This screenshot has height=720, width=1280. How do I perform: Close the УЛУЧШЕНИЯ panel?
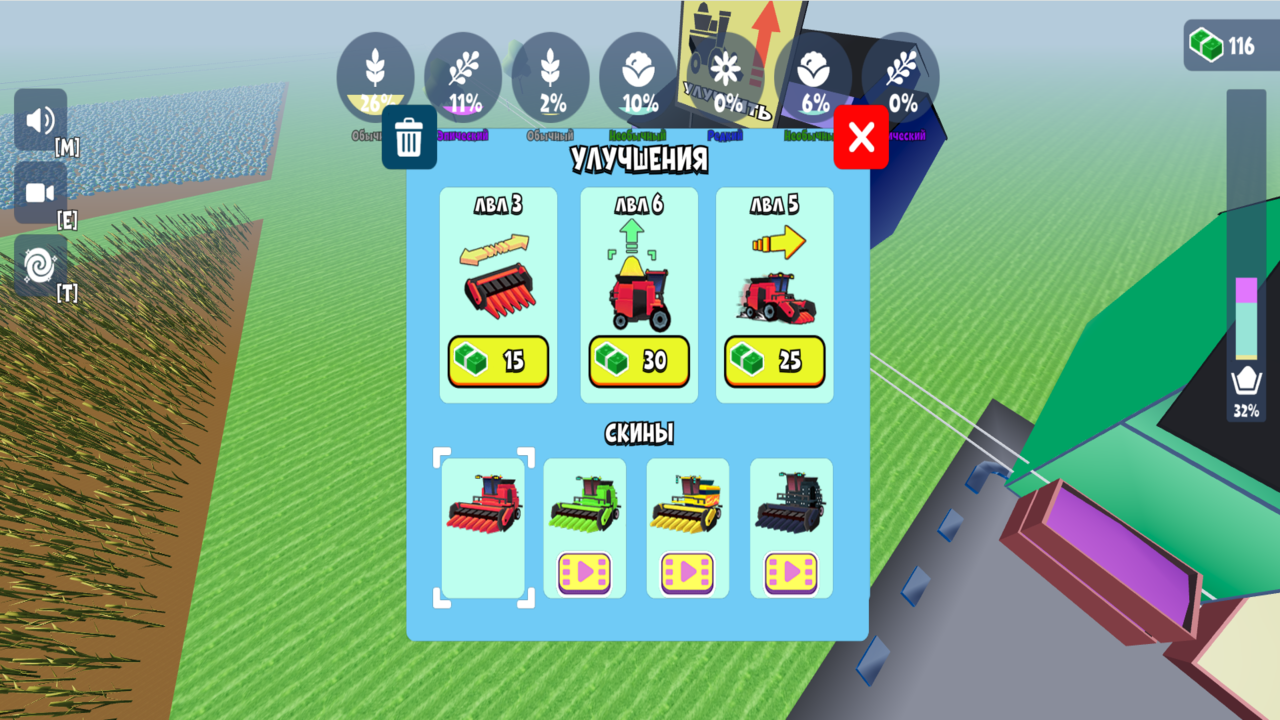coord(860,137)
